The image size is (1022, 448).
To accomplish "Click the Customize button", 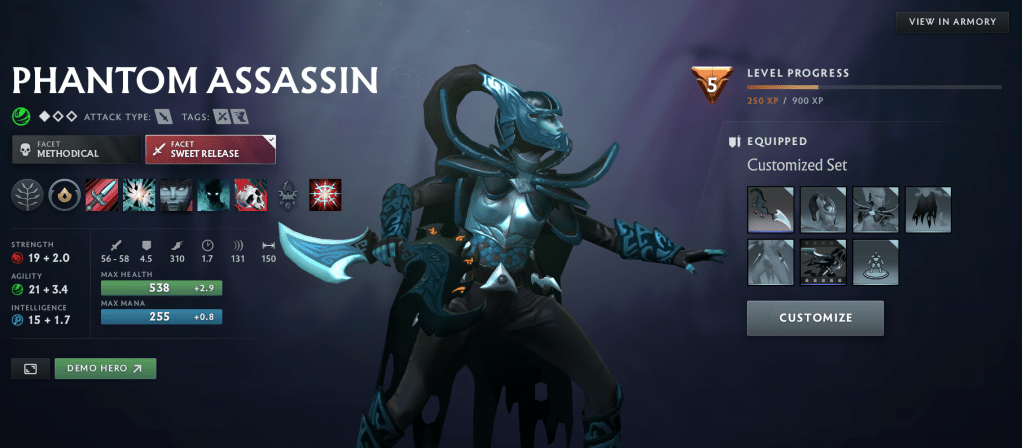I will click(815, 318).
